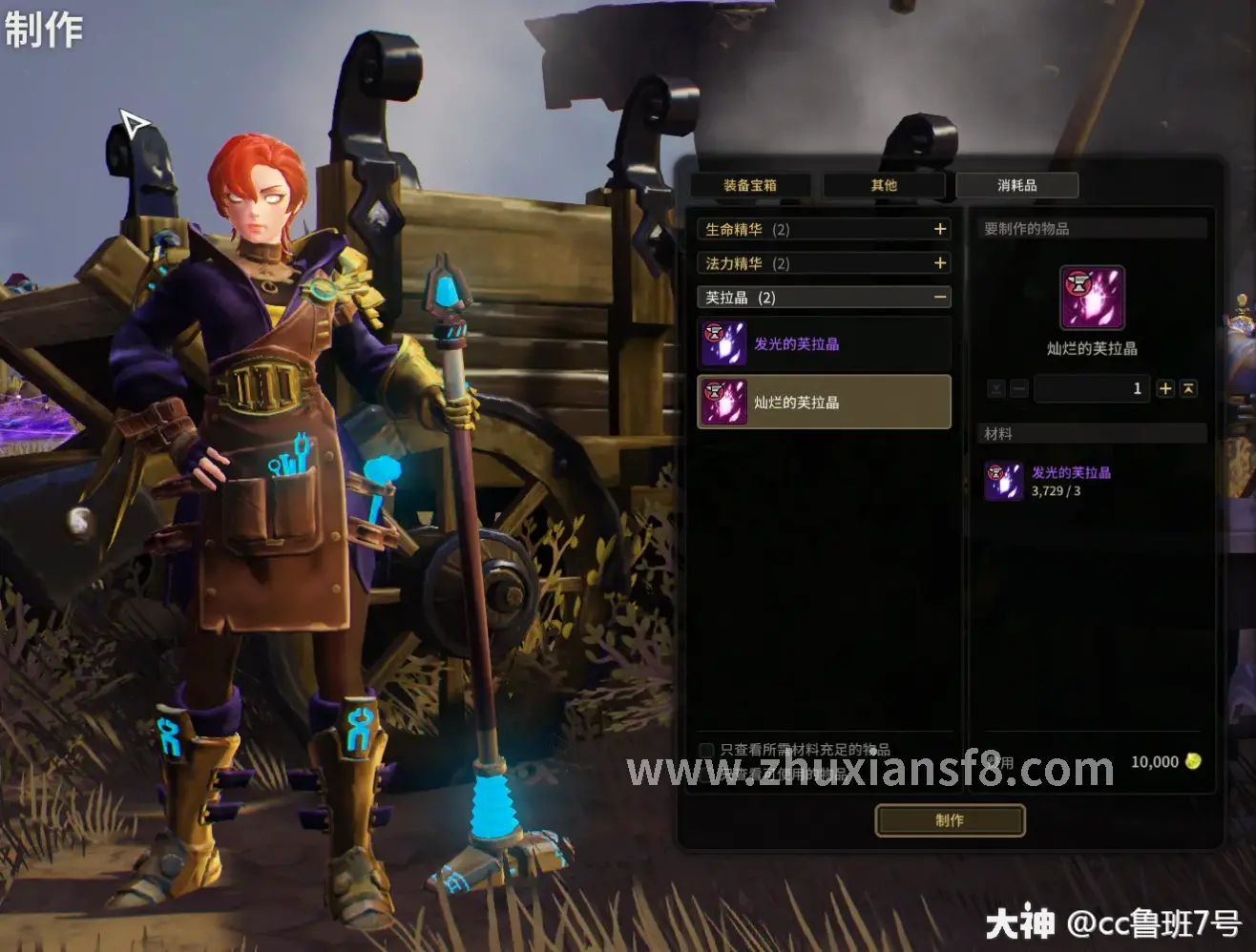Collapse the 芙拉晶 category
Screen dimensions: 1256x952
[x=940, y=298]
